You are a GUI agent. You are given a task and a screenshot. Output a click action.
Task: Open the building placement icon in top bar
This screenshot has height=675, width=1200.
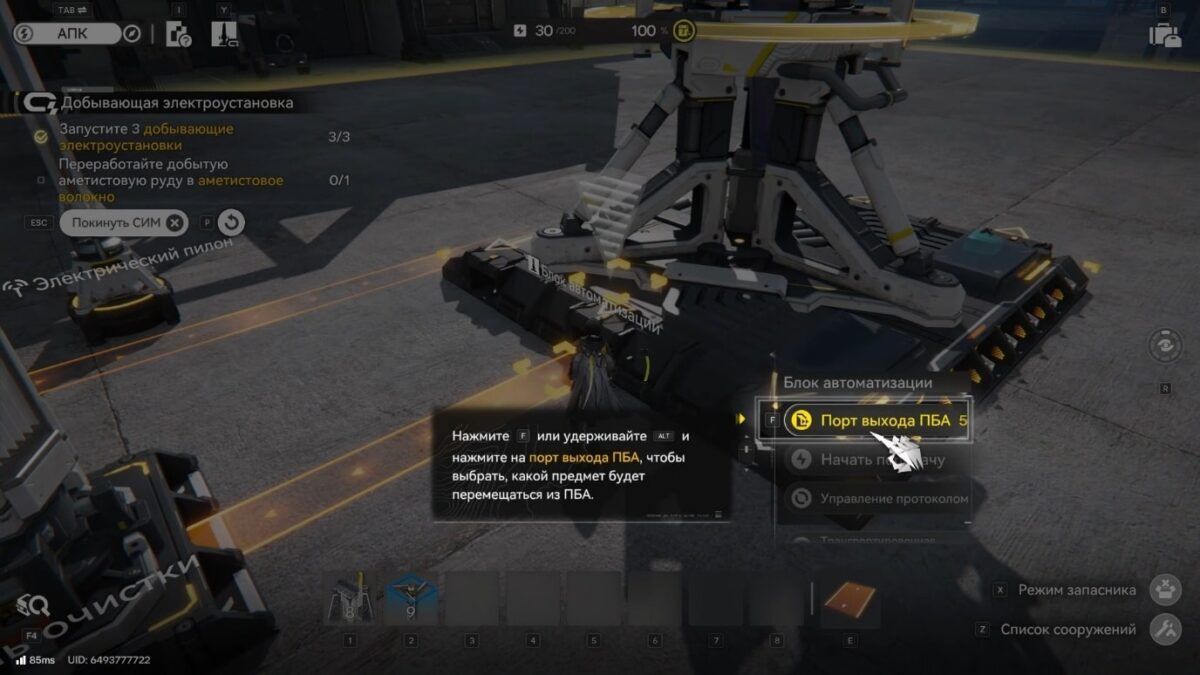point(224,34)
